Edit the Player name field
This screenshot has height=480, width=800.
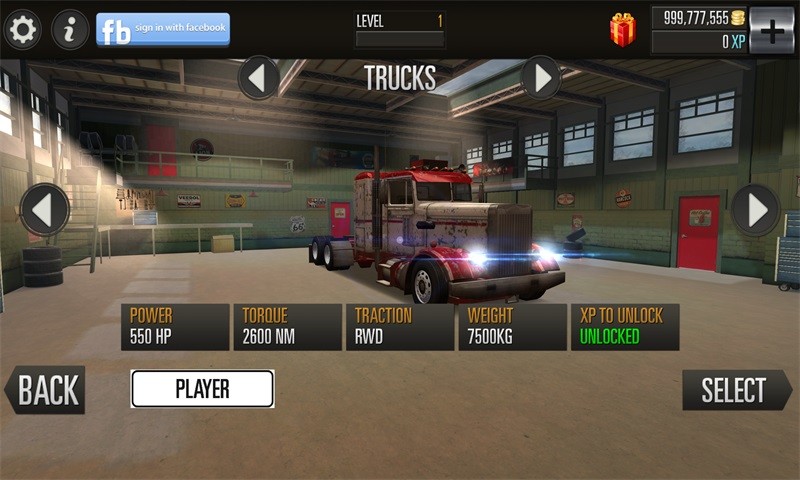(202, 389)
